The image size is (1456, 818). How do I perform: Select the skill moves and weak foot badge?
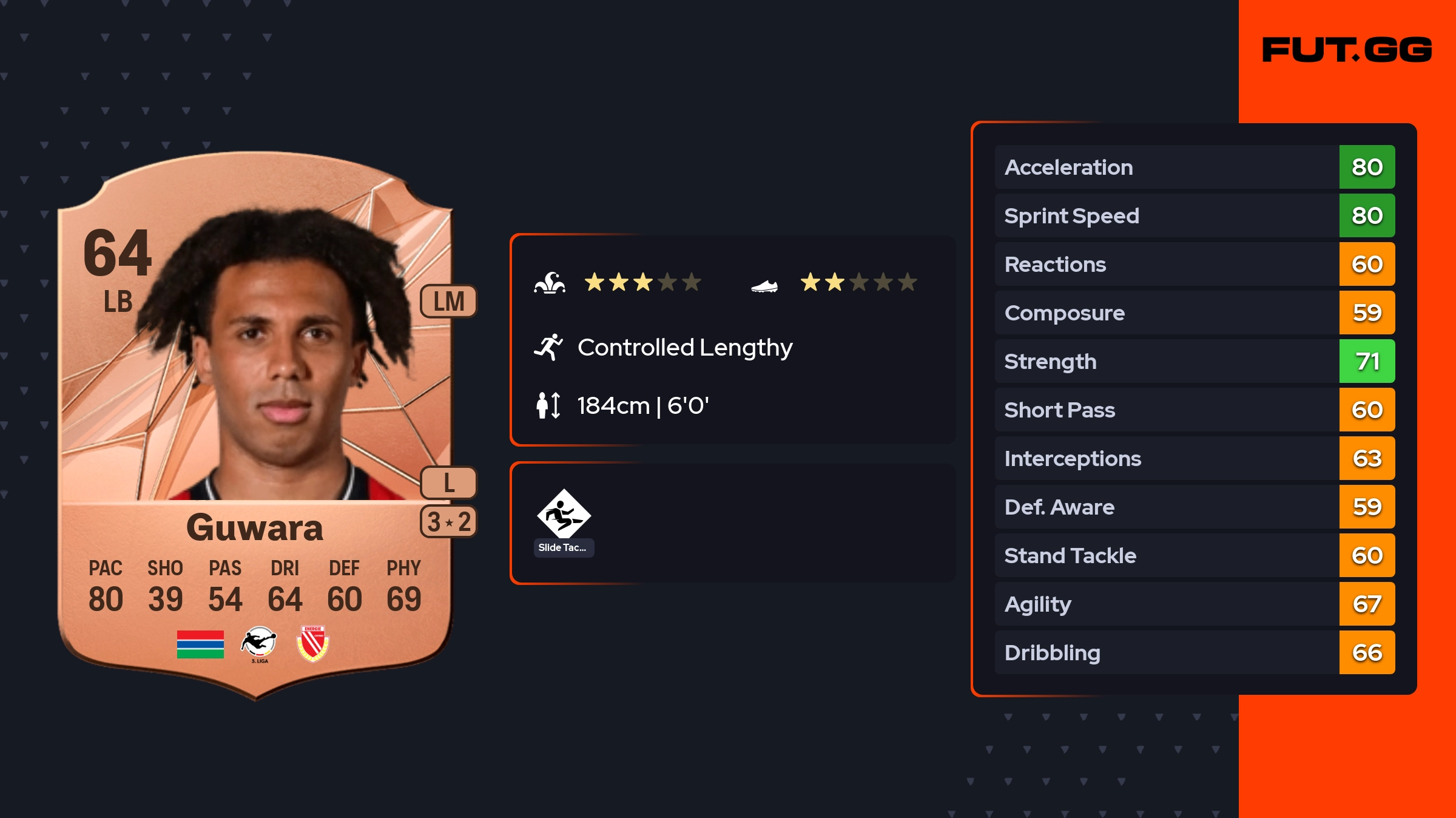tap(448, 522)
